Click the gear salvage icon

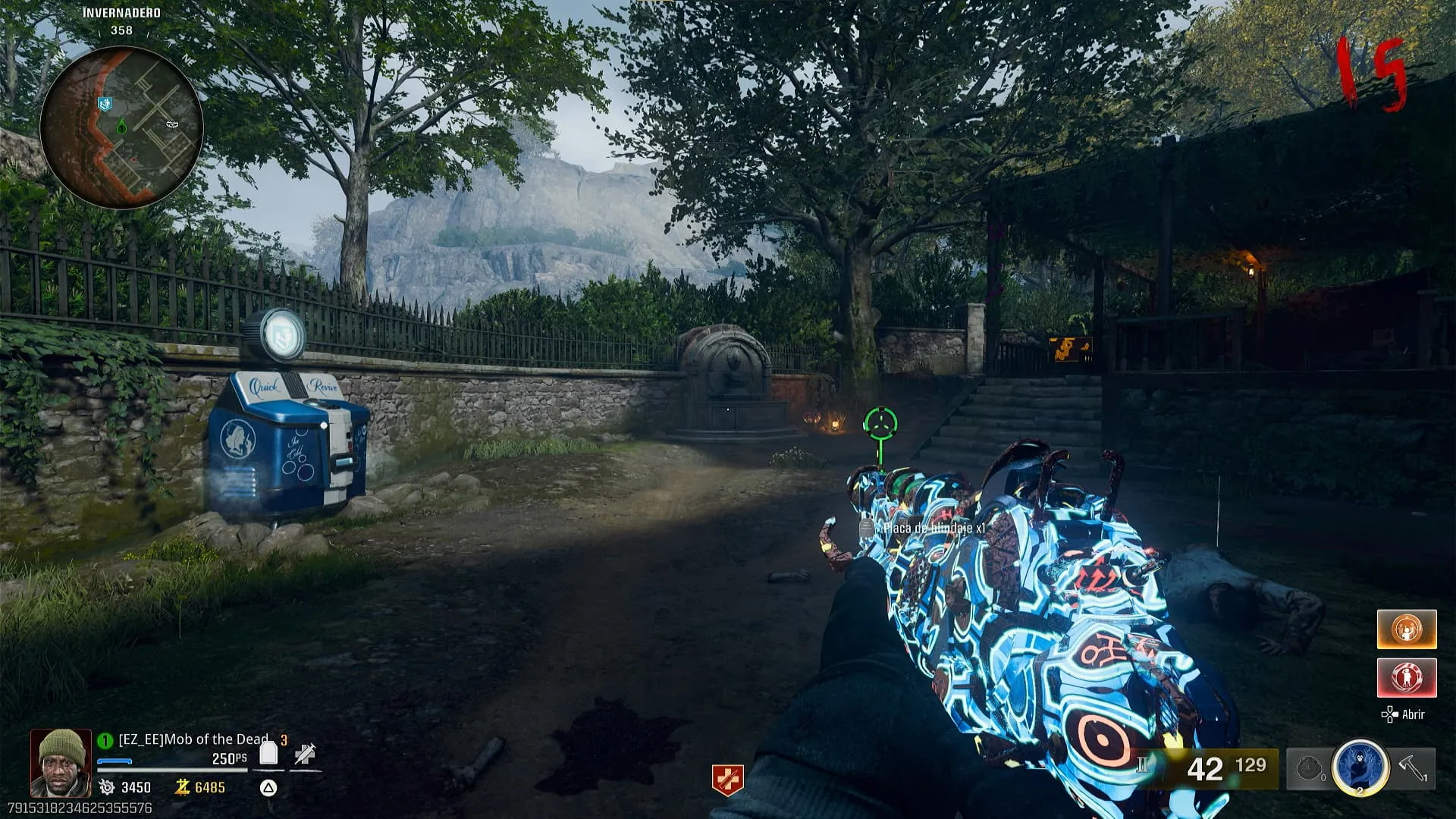click(107, 787)
